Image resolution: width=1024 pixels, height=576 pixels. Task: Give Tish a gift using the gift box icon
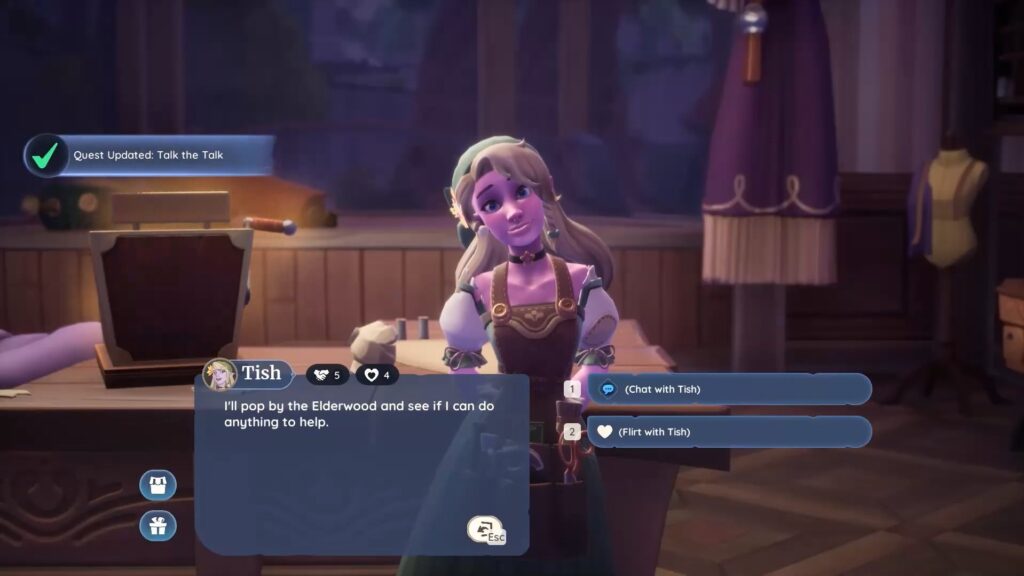[x=158, y=525]
